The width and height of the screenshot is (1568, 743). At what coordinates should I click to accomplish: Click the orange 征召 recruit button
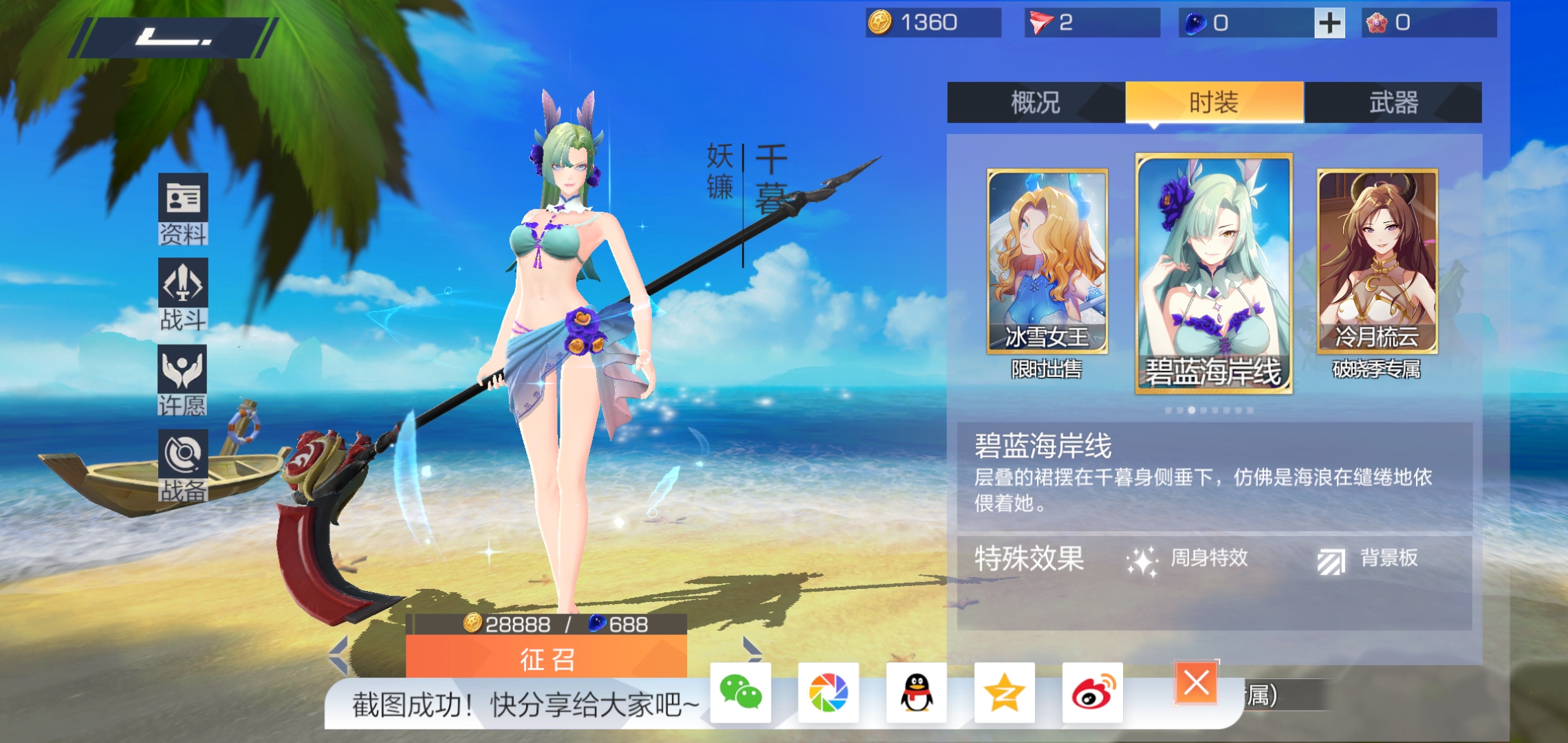coord(547,658)
